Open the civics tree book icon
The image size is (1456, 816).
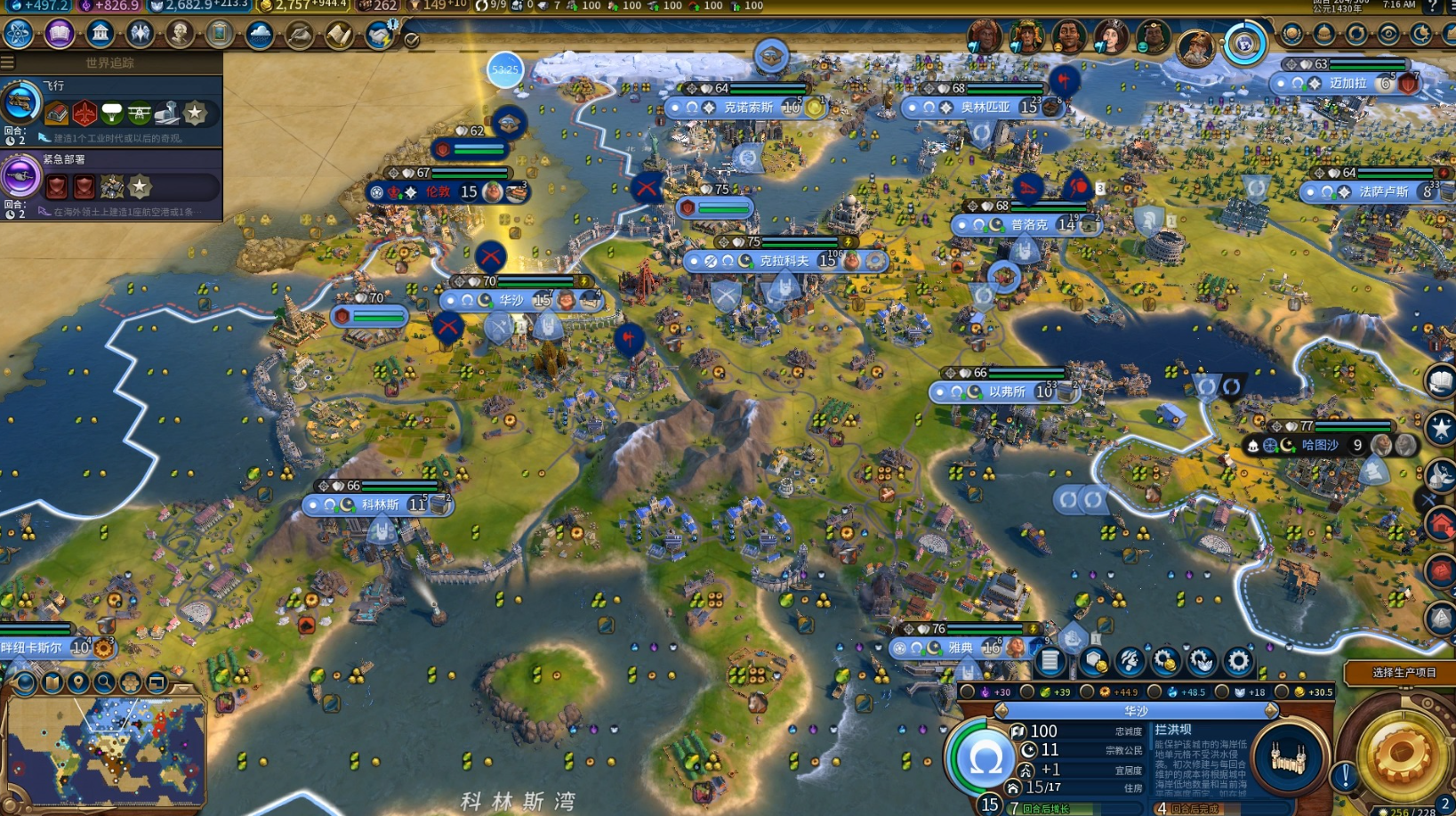(x=59, y=34)
